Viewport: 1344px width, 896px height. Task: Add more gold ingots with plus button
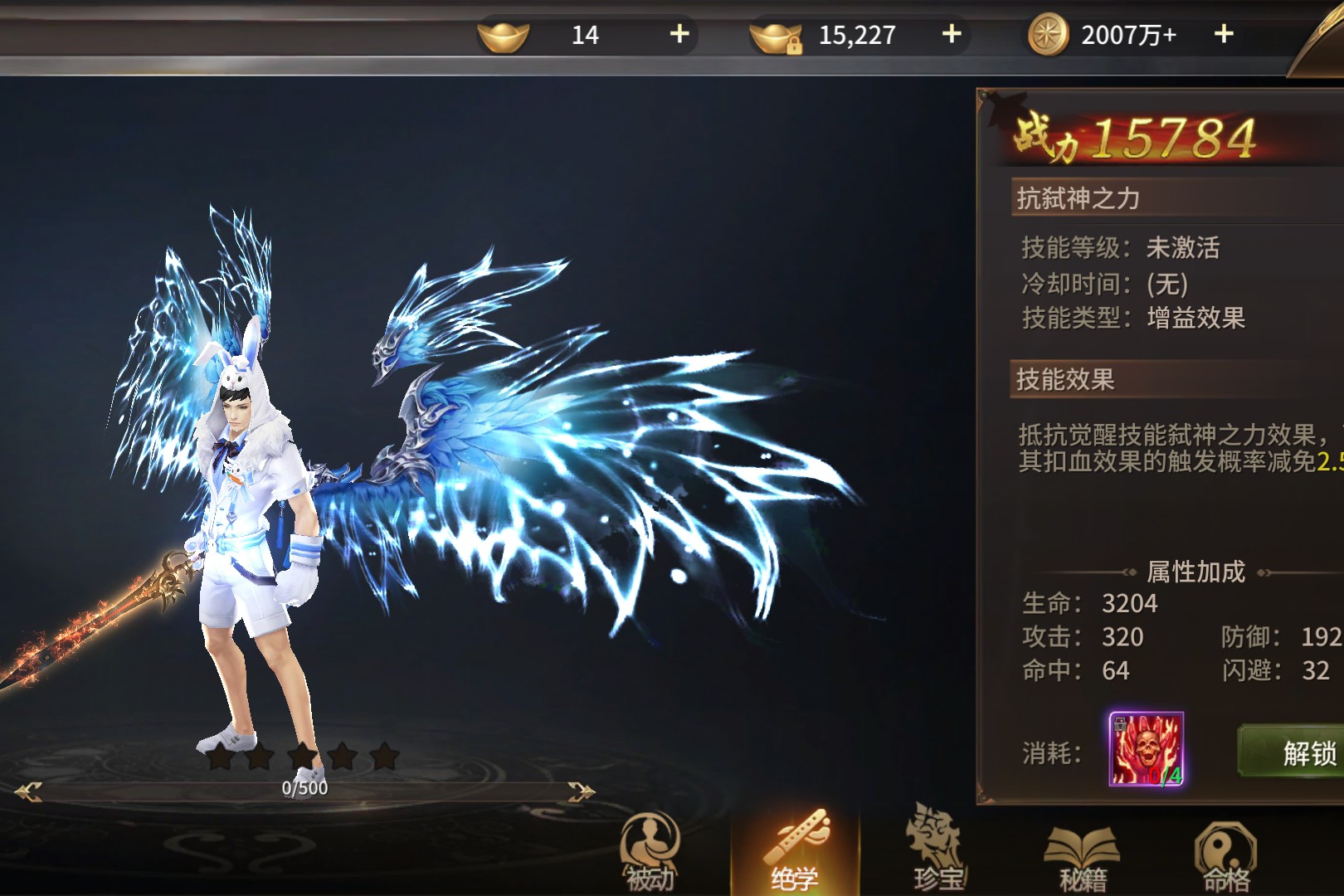click(x=679, y=34)
